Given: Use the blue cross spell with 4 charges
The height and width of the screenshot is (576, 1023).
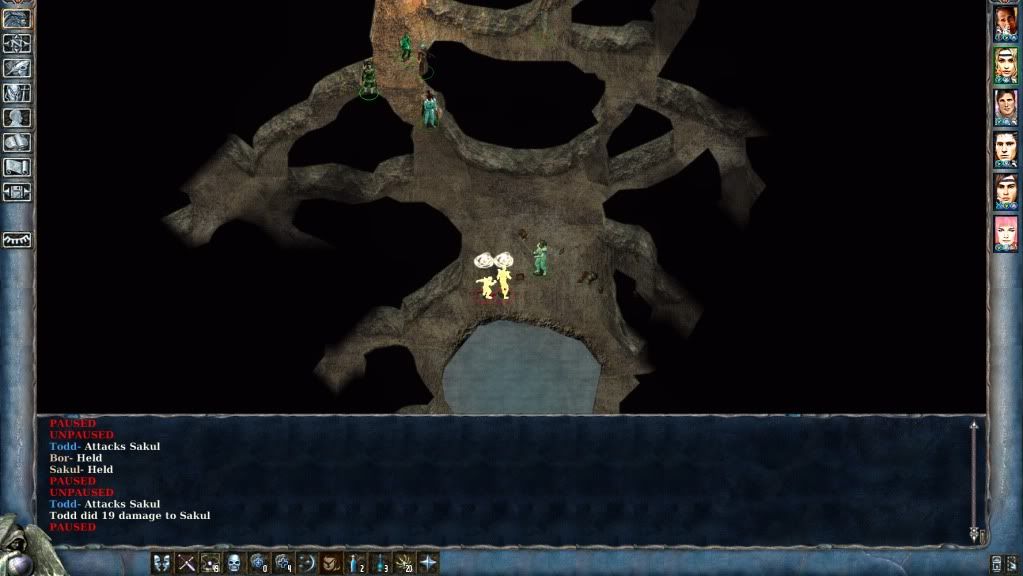Looking at the screenshot, I should click(x=282, y=563).
